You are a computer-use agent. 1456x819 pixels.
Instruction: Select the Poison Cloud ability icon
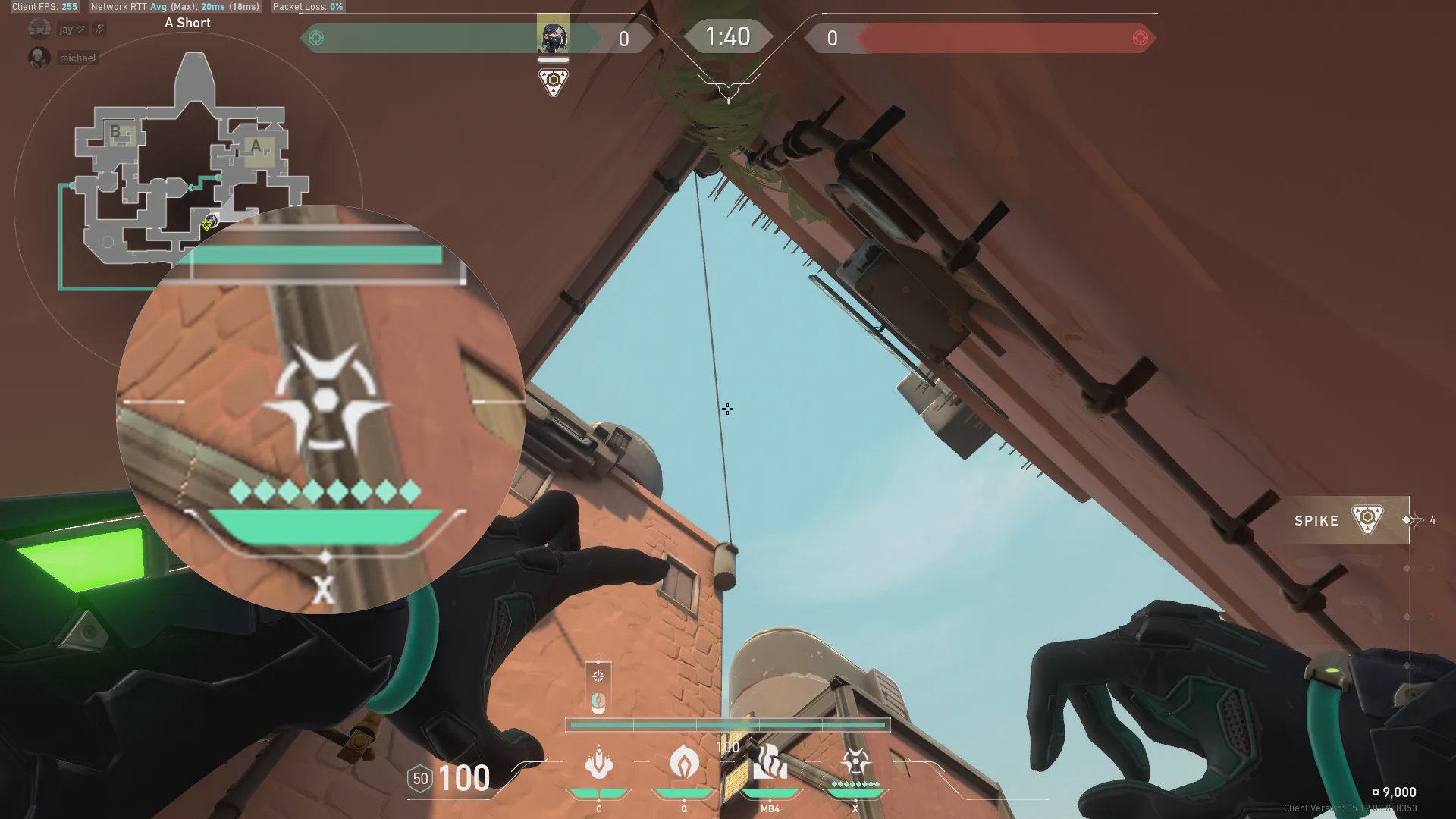pyautogui.click(x=684, y=762)
